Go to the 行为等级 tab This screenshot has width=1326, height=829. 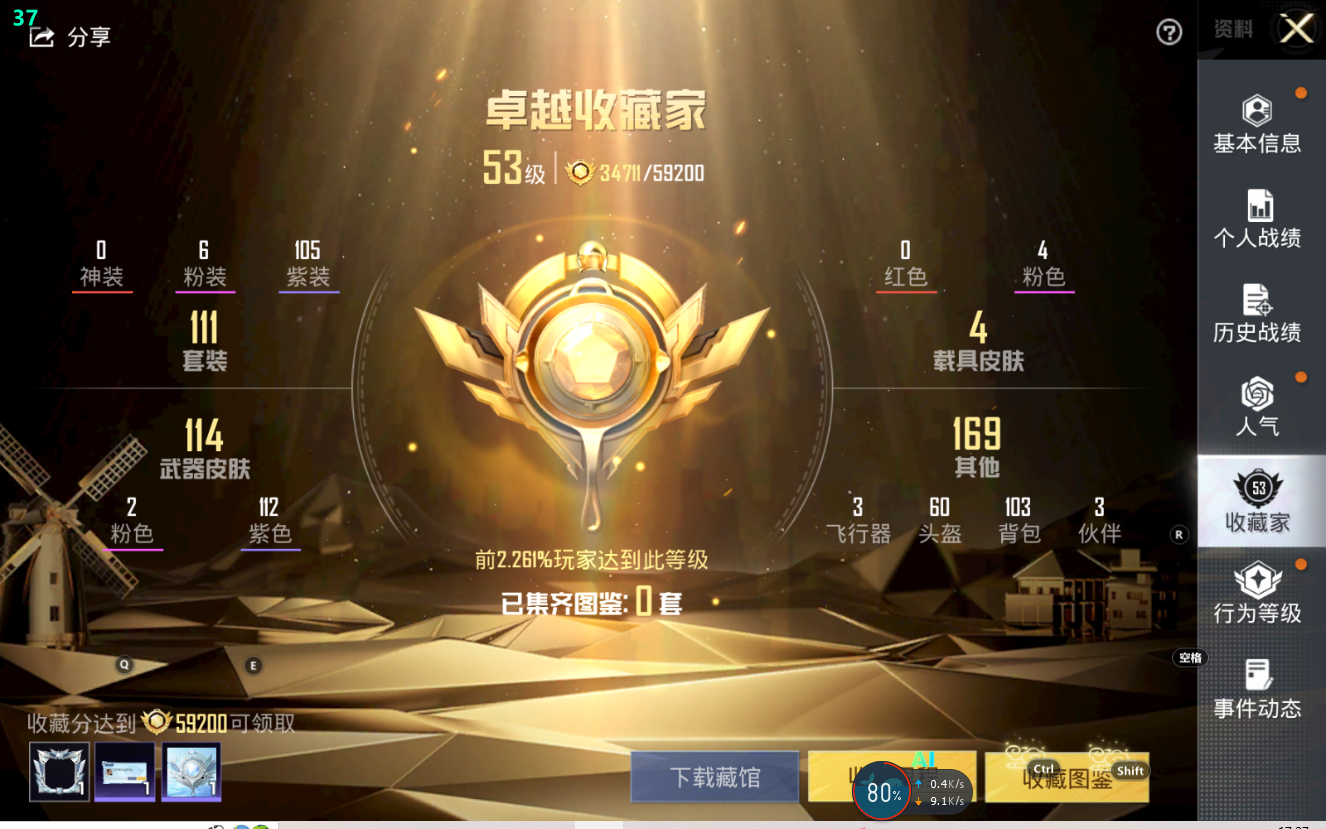1257,595
